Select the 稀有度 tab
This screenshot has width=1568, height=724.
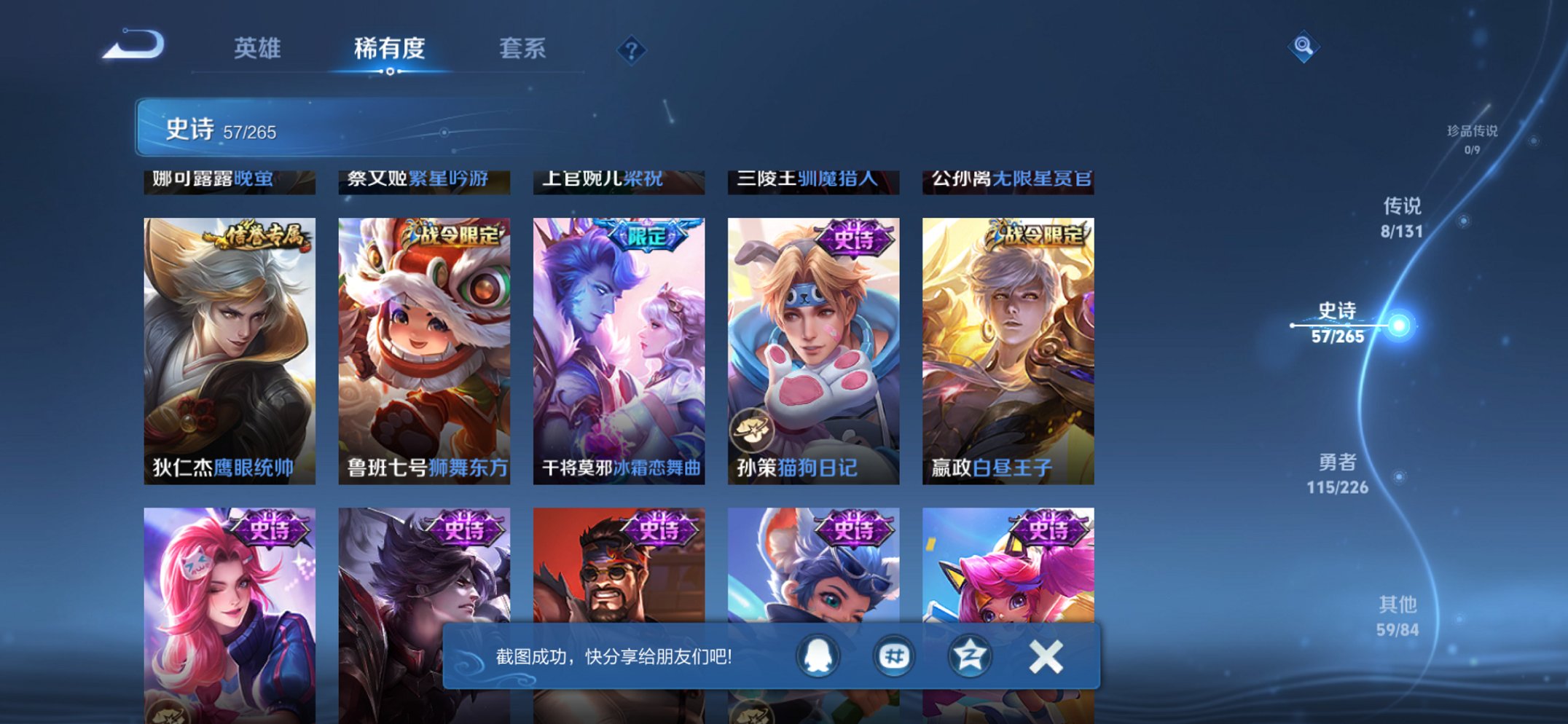pos(390,48)
